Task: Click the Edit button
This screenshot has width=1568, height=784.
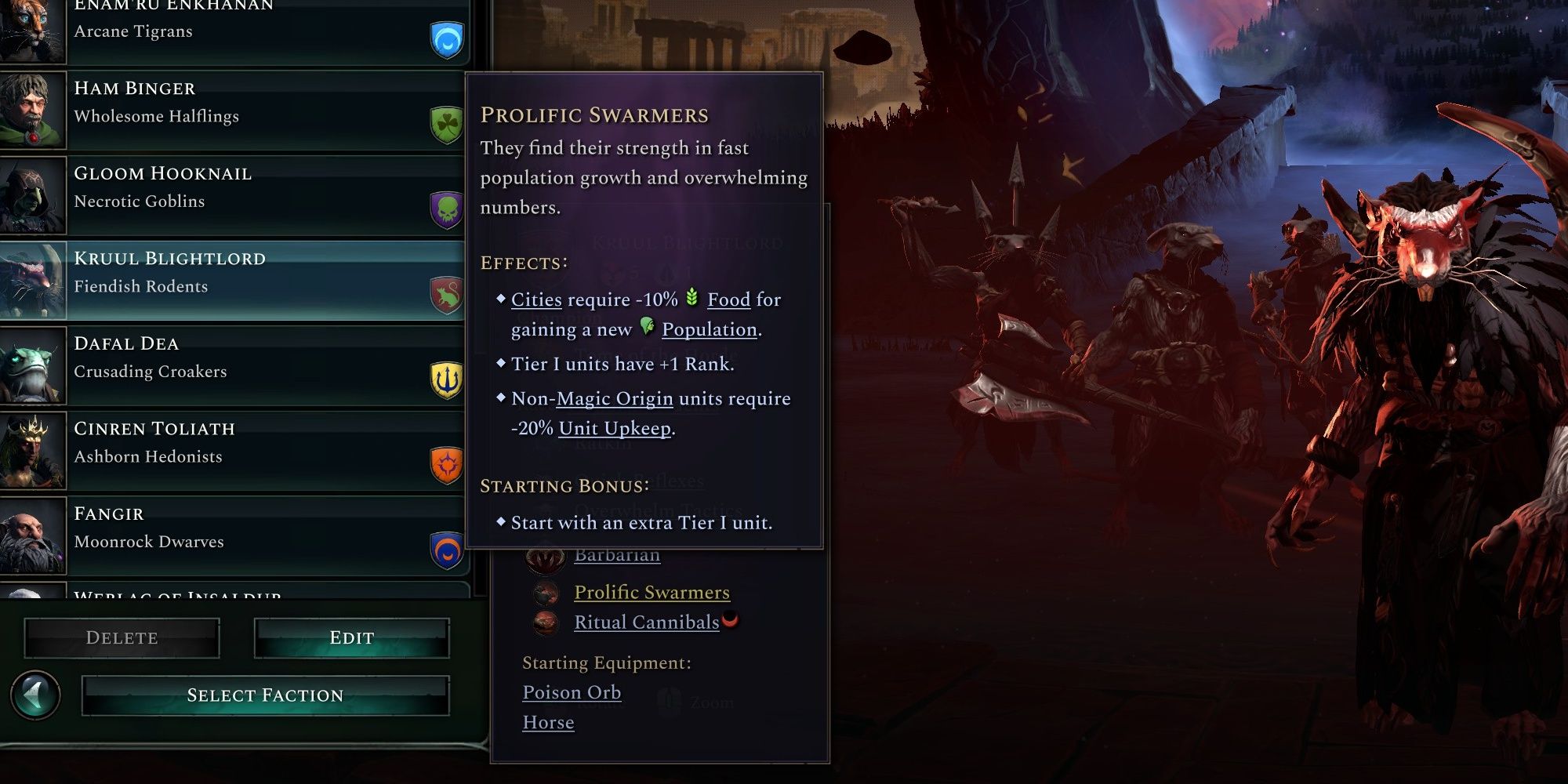Action: [x=351, y=637]
